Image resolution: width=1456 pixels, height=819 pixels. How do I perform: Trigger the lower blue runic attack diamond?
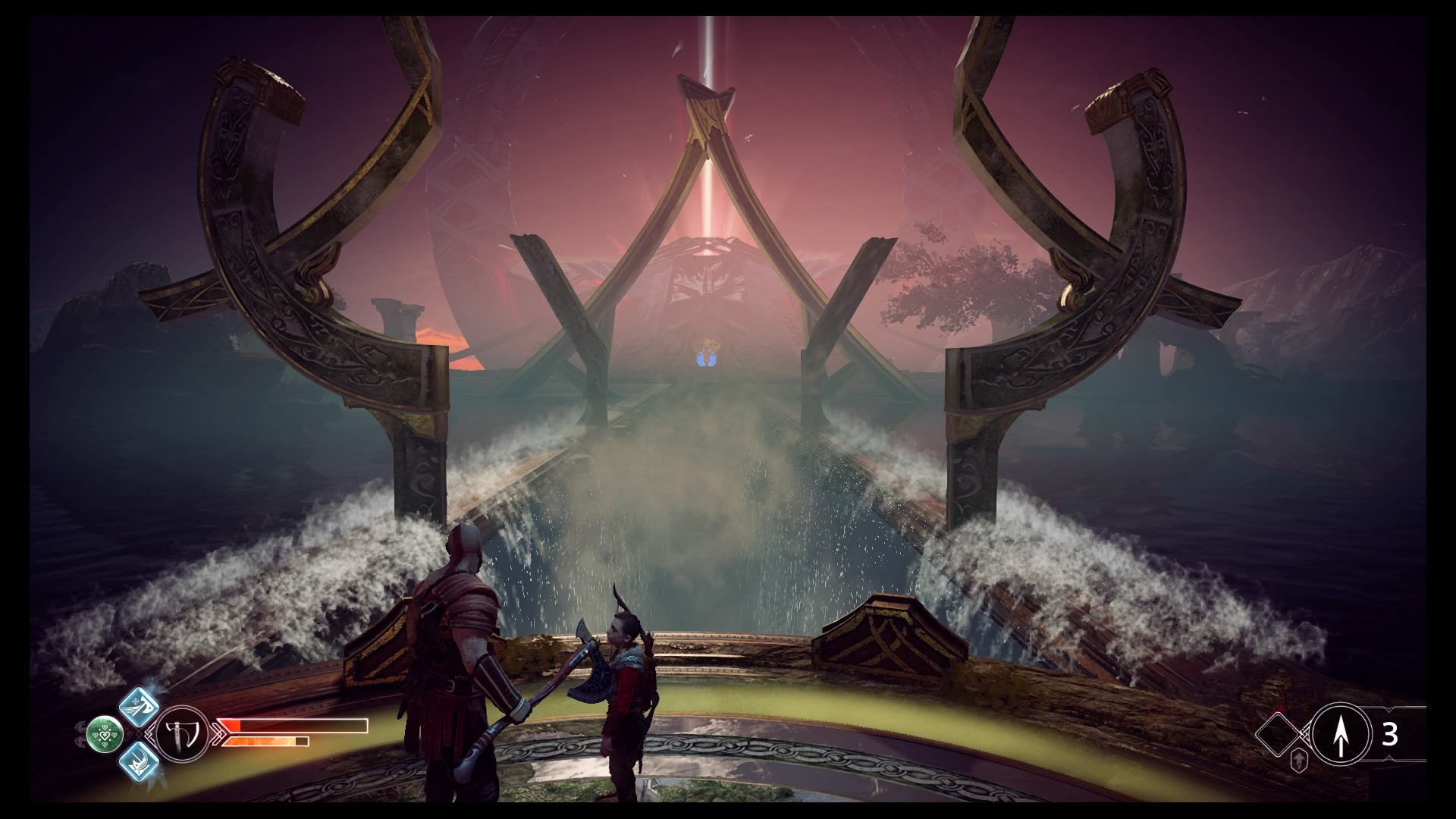[140, 761]
